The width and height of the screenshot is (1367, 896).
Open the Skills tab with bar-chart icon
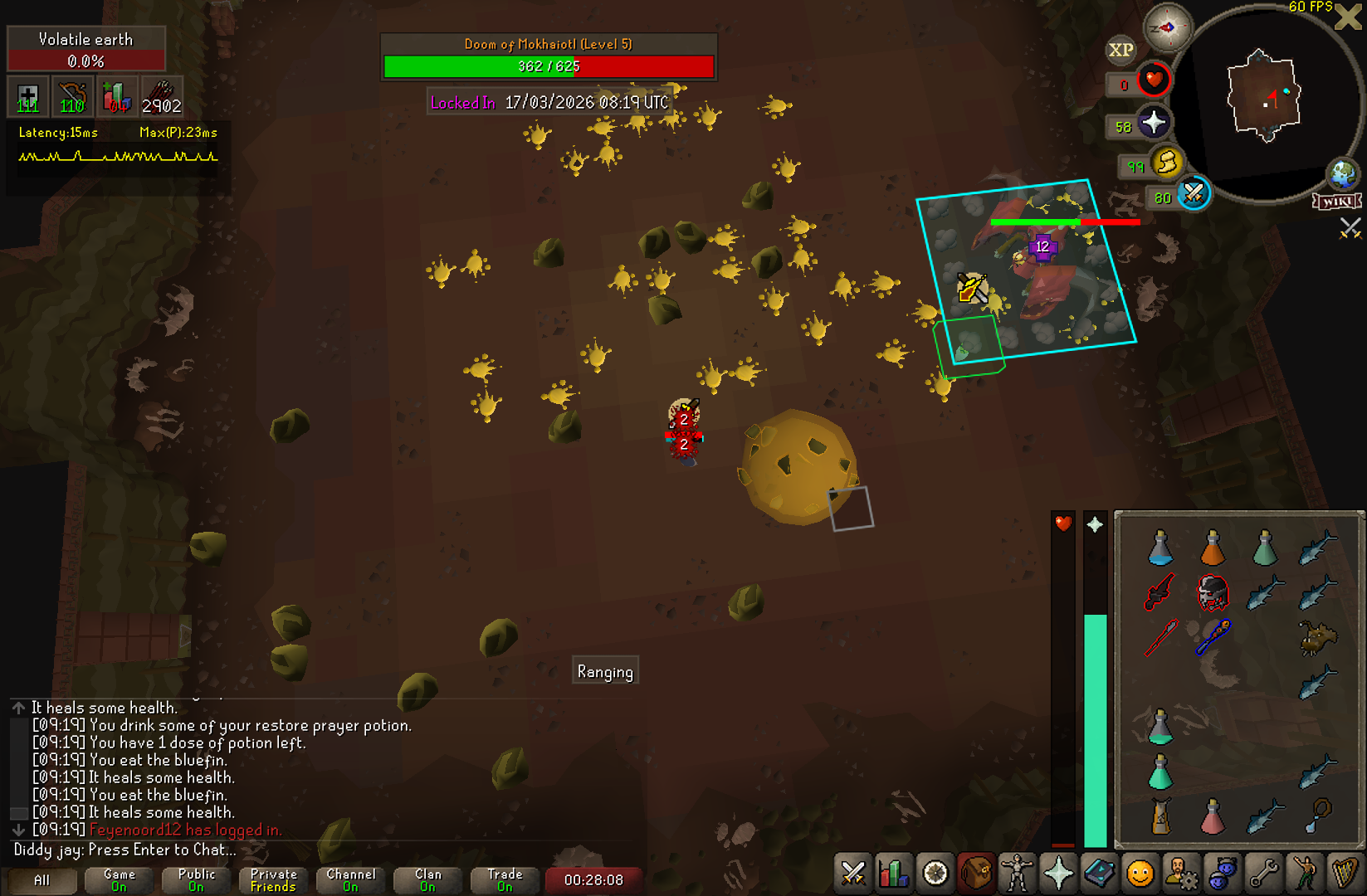pos(894,874)
